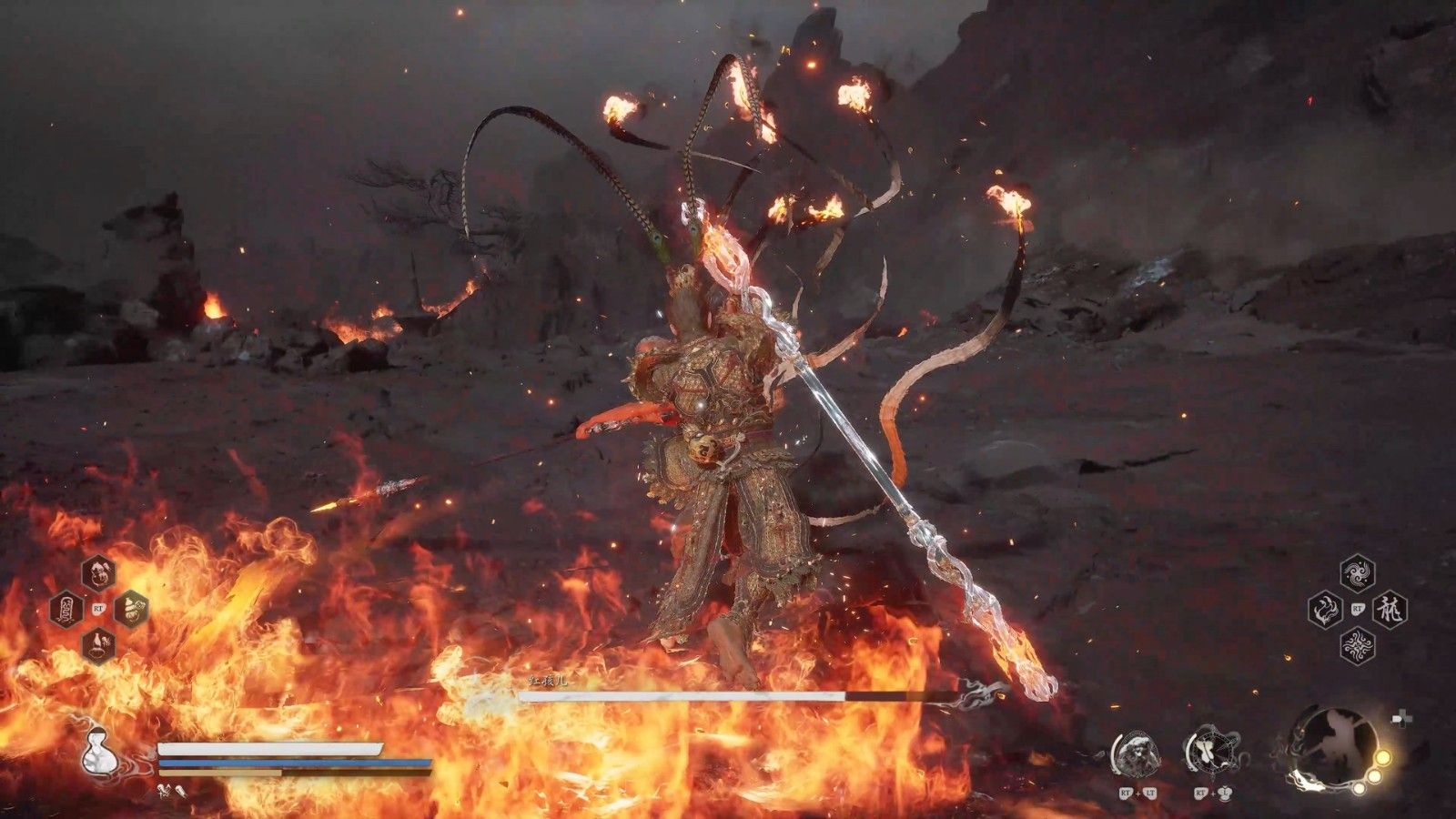
Task: Activate the radiating swirl pattern spell
Action: (1358, 646)
